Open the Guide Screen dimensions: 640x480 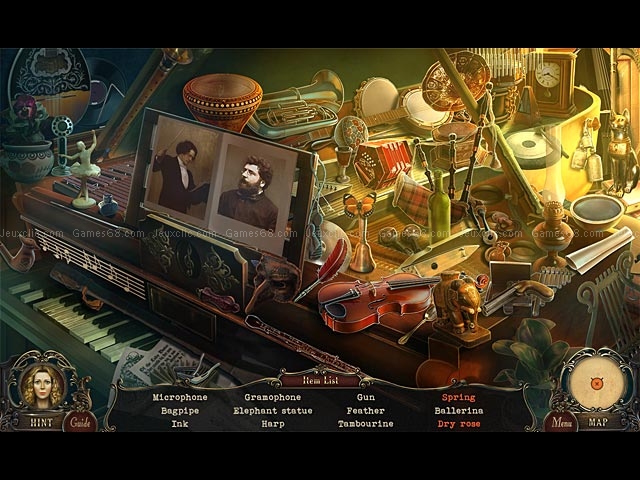click(80, 422)
